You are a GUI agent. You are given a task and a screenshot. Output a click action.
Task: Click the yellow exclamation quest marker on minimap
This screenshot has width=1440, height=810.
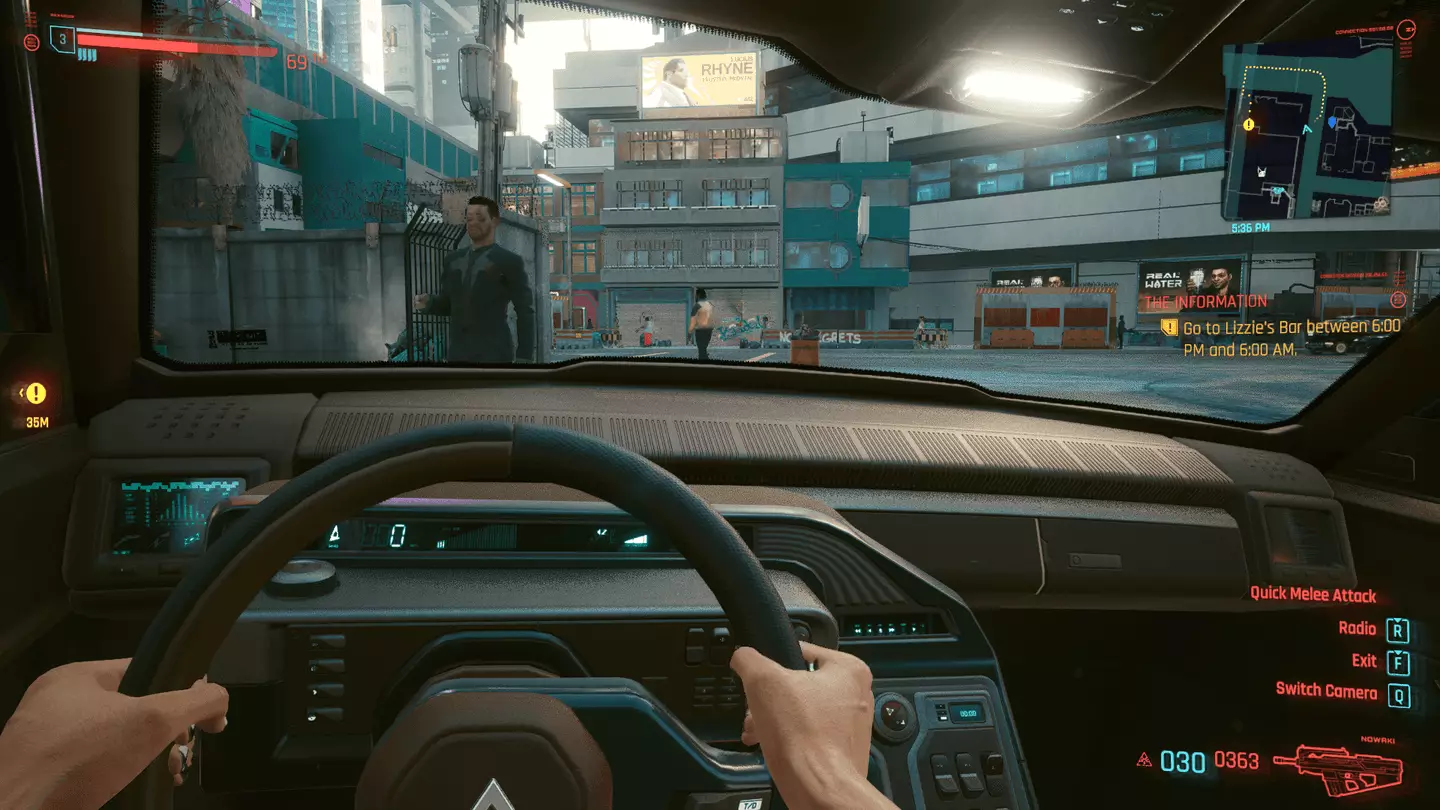(1246, 123)
